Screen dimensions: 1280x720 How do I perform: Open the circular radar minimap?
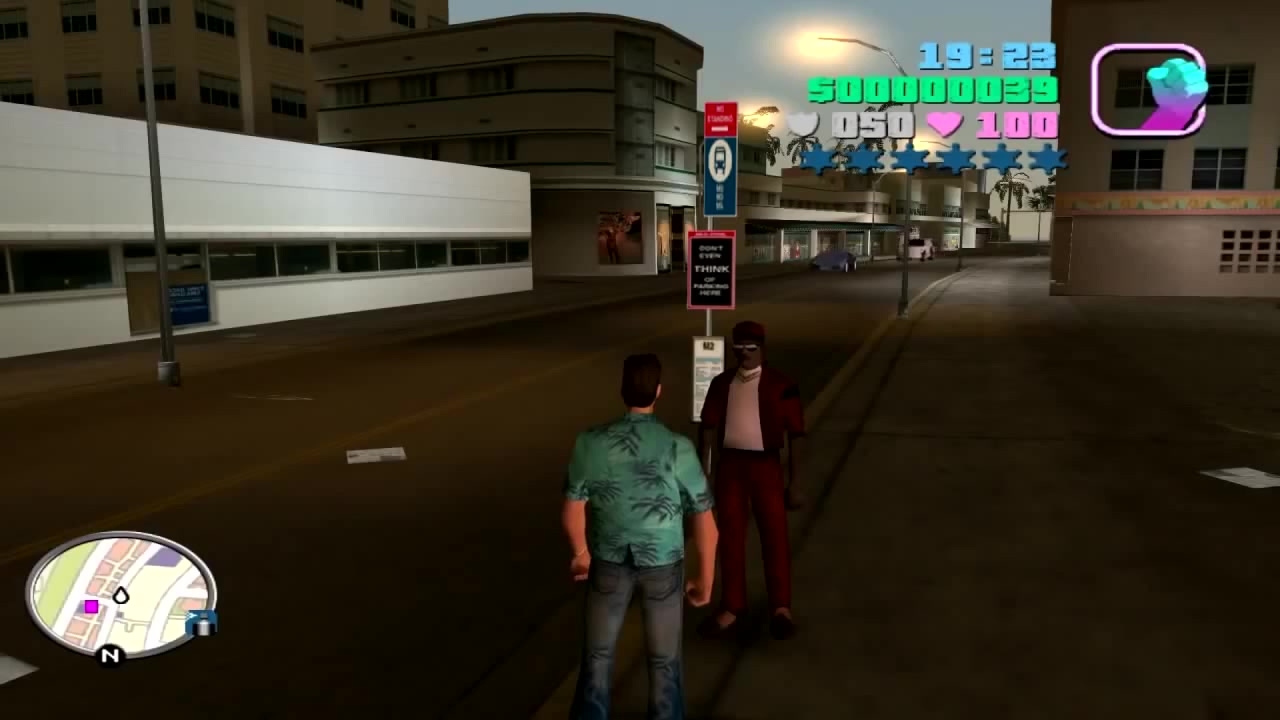[120, 595]
